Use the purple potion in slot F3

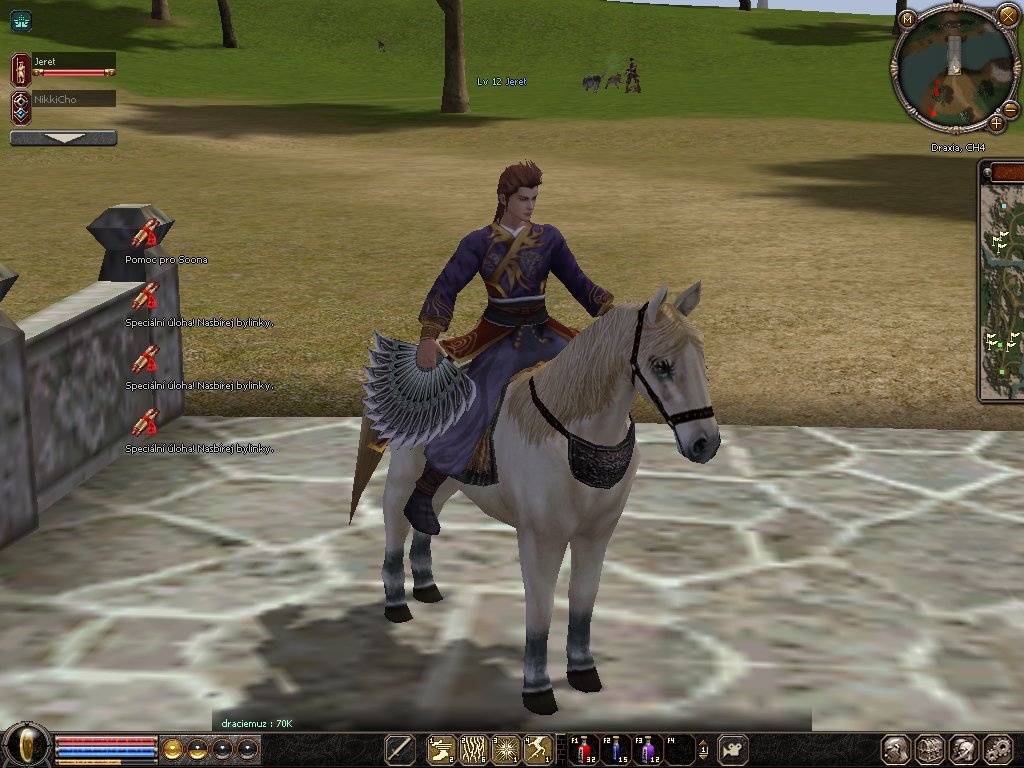coord(649,749)
